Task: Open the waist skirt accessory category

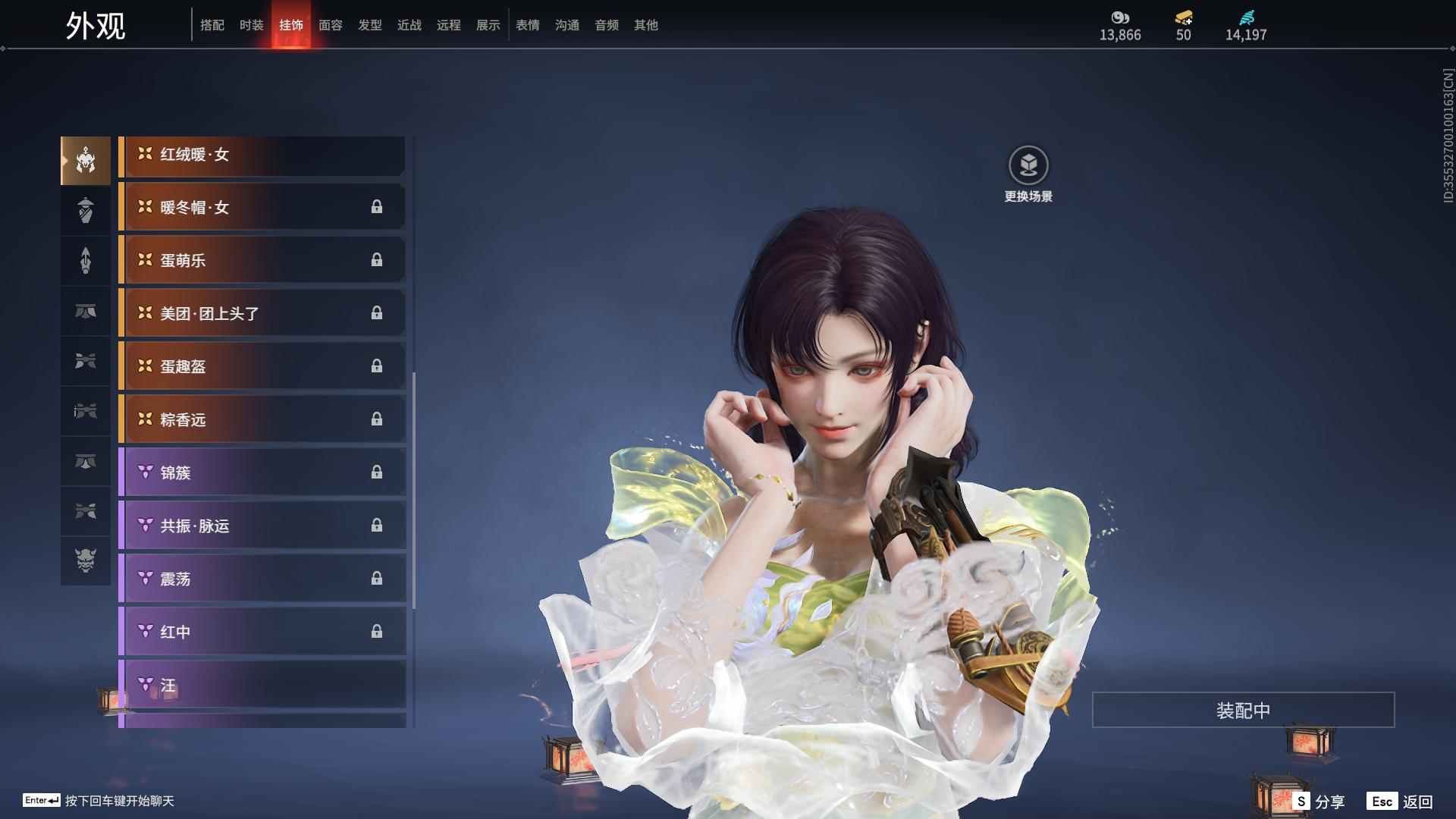Action: (86, 312)
